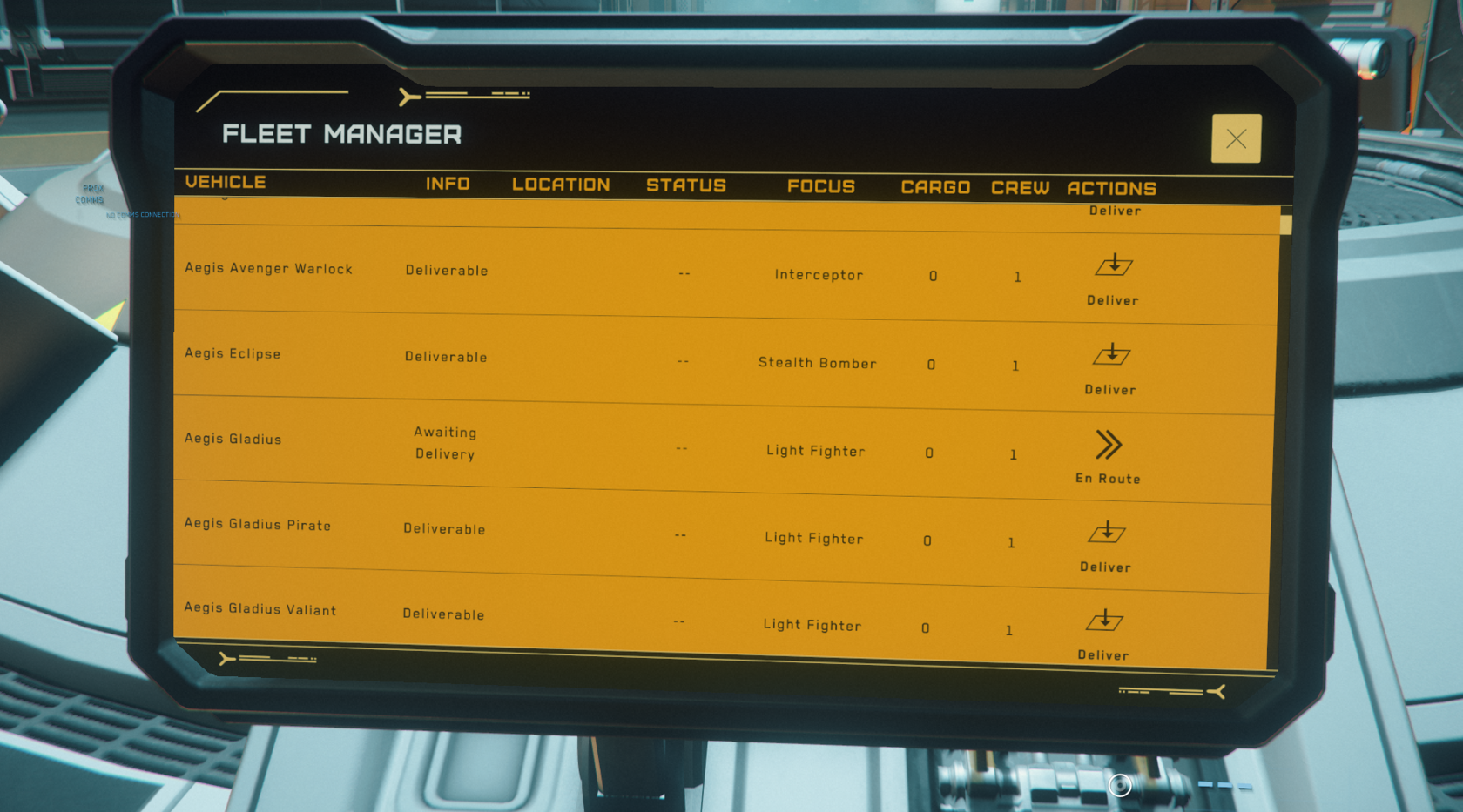
Task: Select the Aegis Gladius Pirate name
Action: [257, 525]
